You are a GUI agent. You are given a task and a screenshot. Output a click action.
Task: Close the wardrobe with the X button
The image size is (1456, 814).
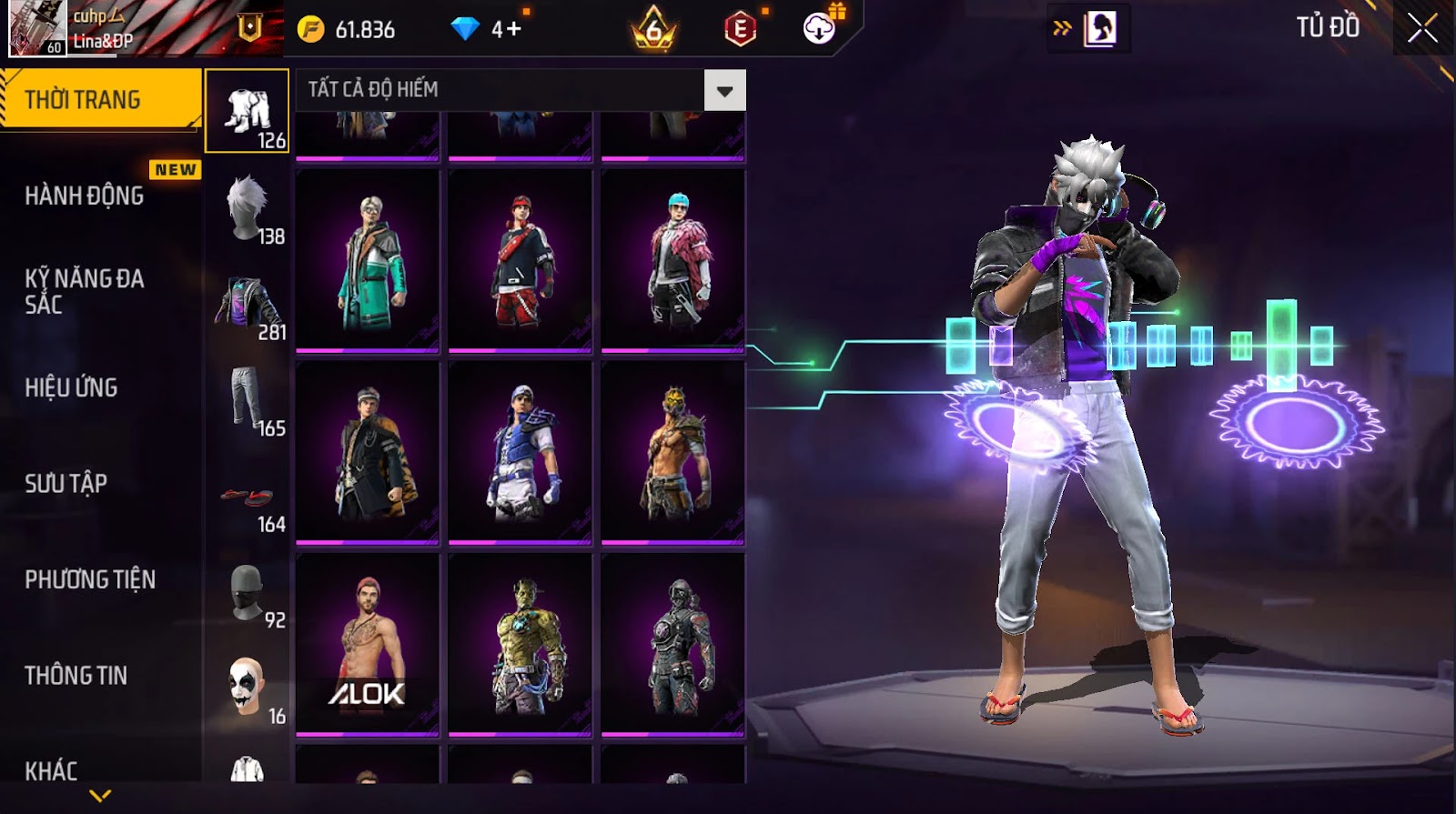[1422, 29]
